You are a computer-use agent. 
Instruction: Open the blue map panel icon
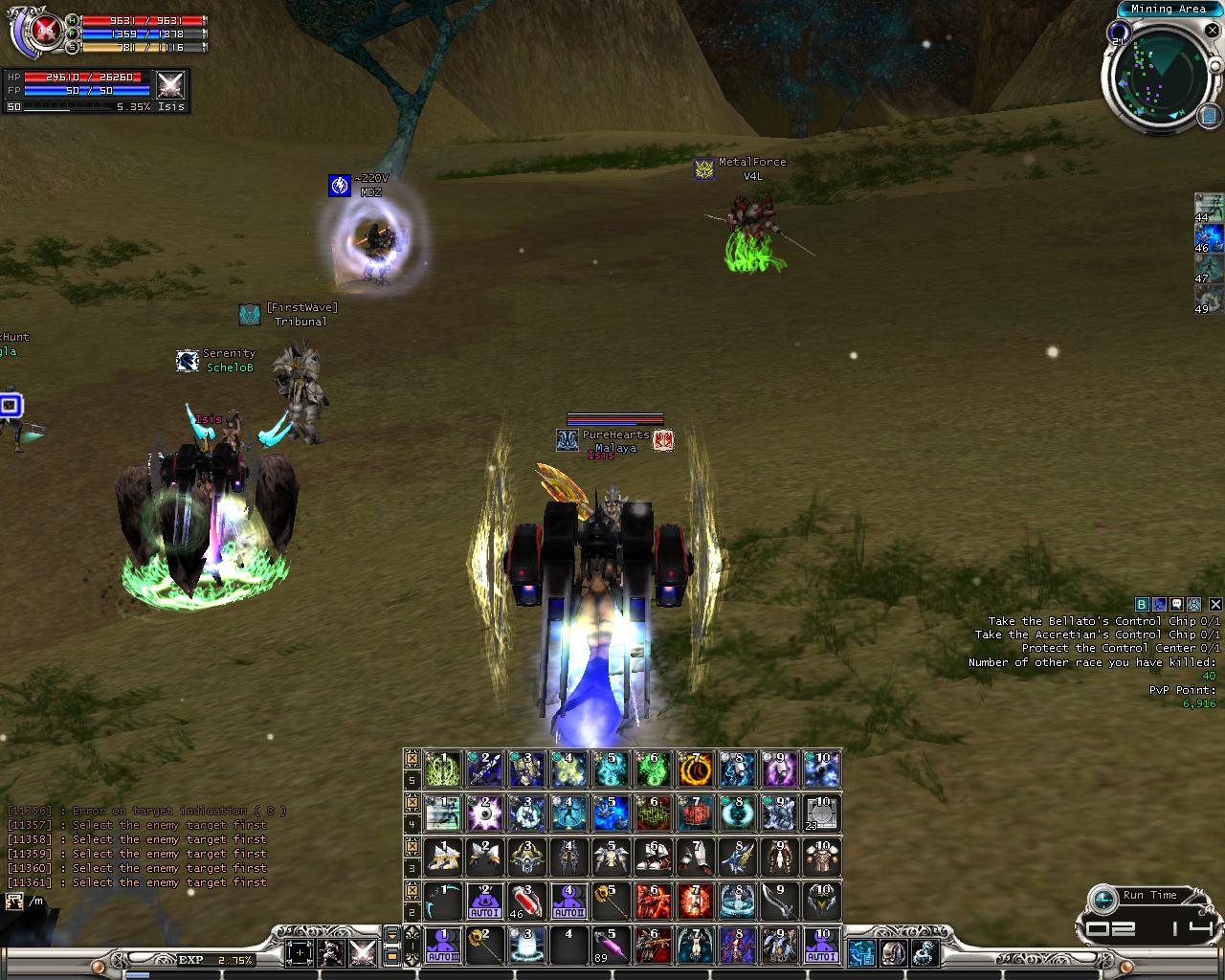(861, 953)
